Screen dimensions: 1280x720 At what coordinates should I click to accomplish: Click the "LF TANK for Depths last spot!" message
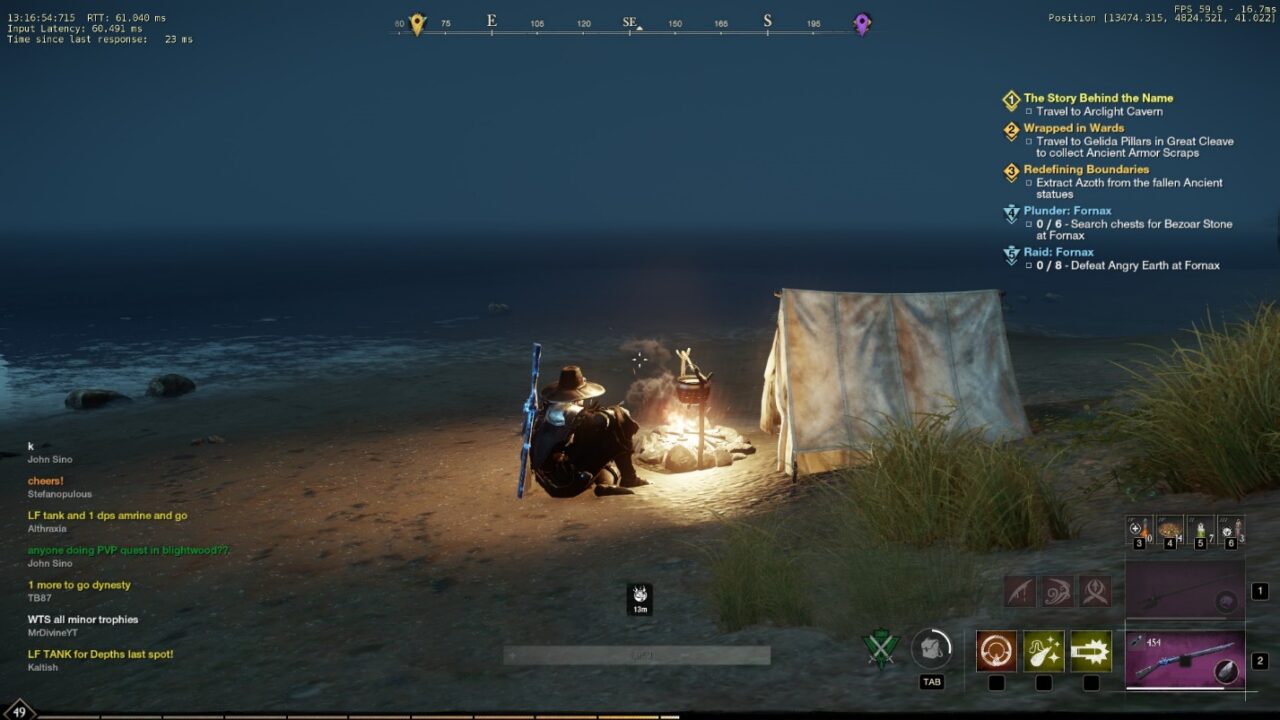(x=100, y=654)
